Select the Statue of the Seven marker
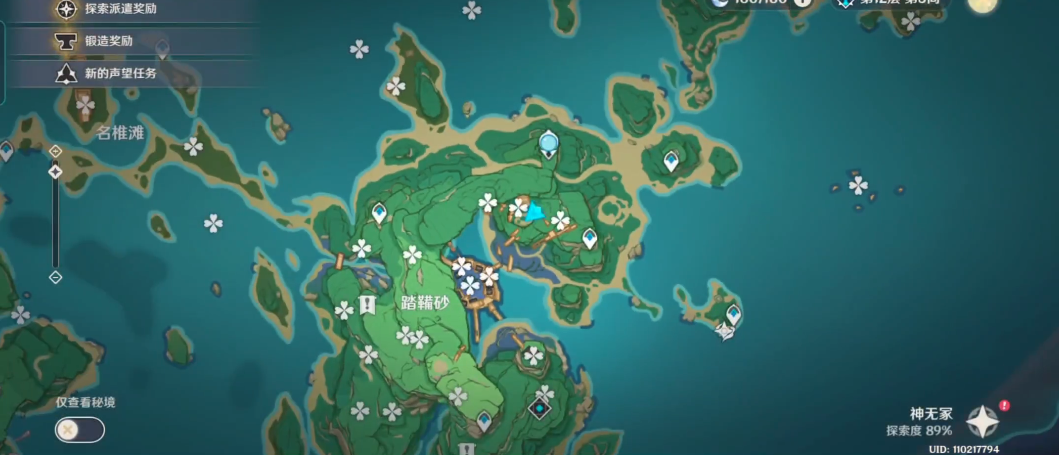The height and width of the screenshot is (455, 1059). (x=549, y=145)
